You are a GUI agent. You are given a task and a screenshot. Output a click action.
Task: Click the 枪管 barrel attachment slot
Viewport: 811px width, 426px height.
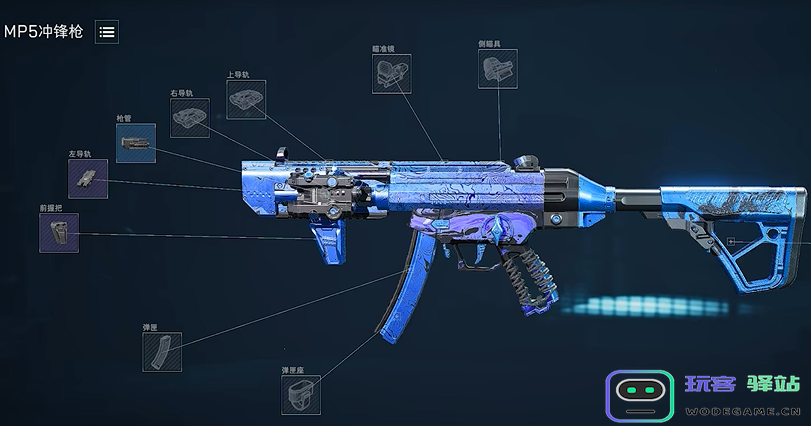click(135, 143)
